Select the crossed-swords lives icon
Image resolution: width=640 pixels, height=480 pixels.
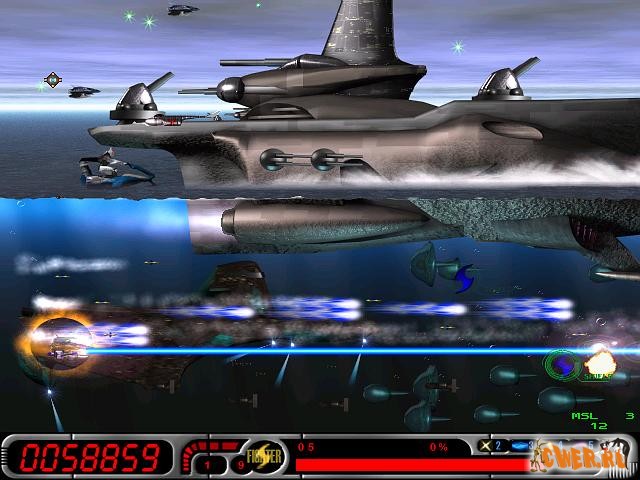485,446
